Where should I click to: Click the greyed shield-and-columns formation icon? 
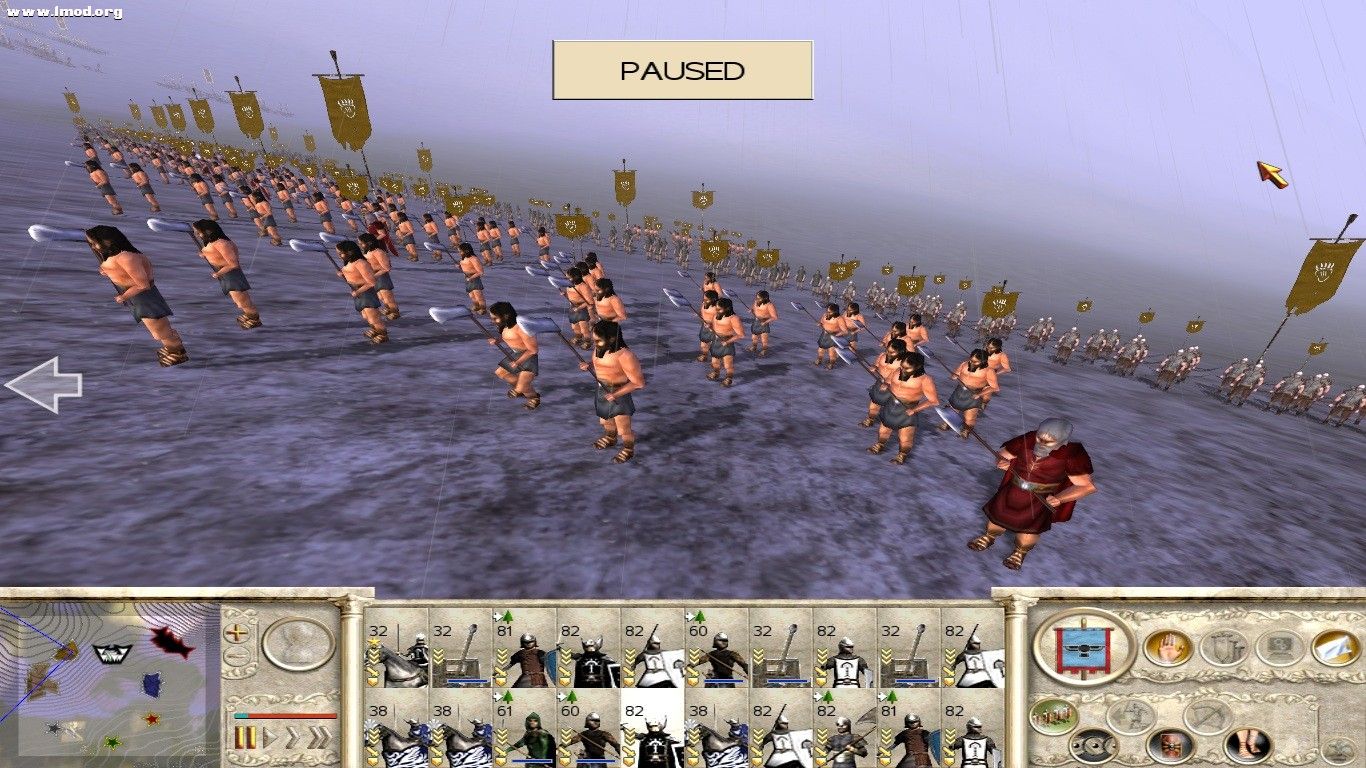[x=1225, y=649]
